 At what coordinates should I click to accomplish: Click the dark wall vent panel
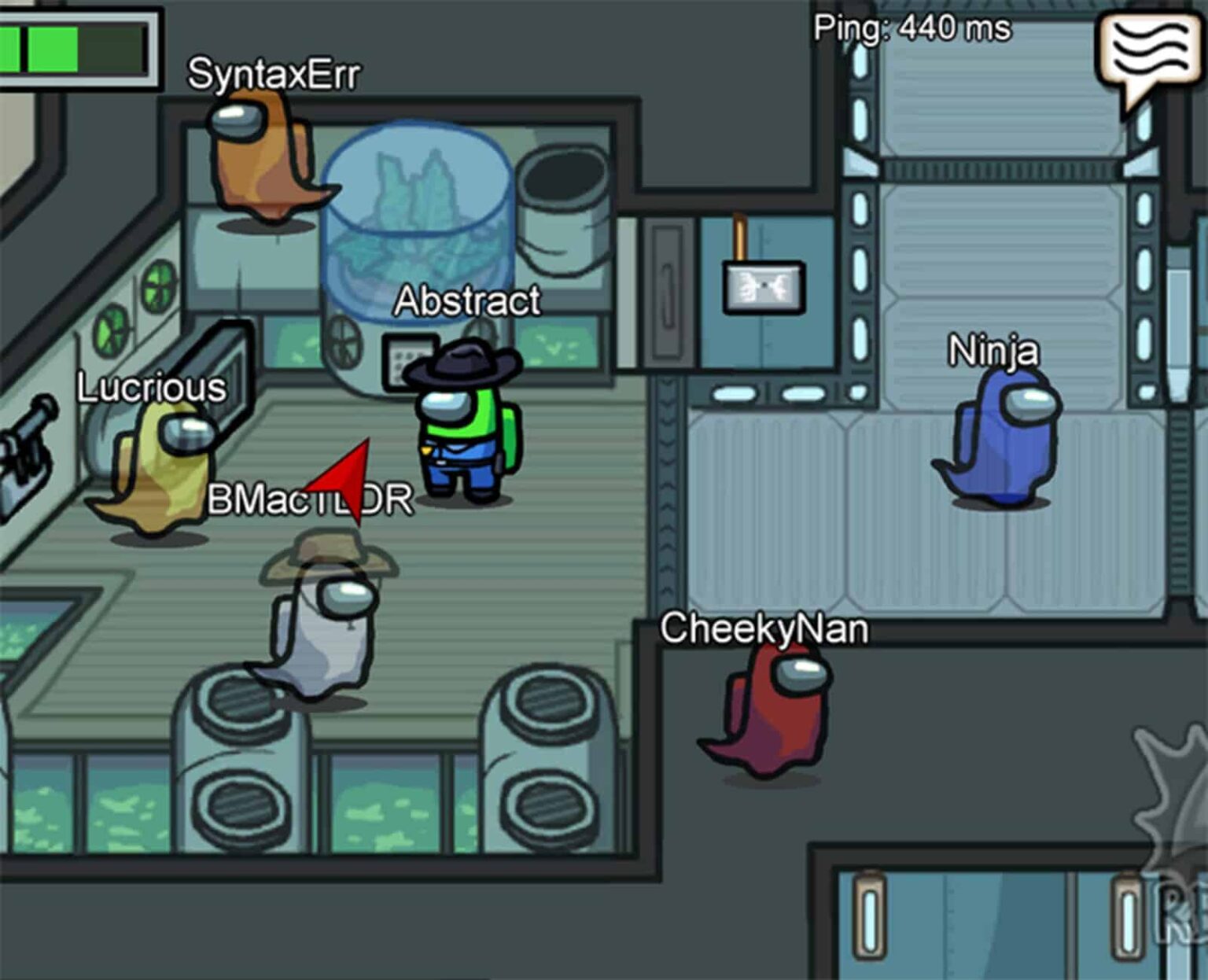(x=668, y=291)
